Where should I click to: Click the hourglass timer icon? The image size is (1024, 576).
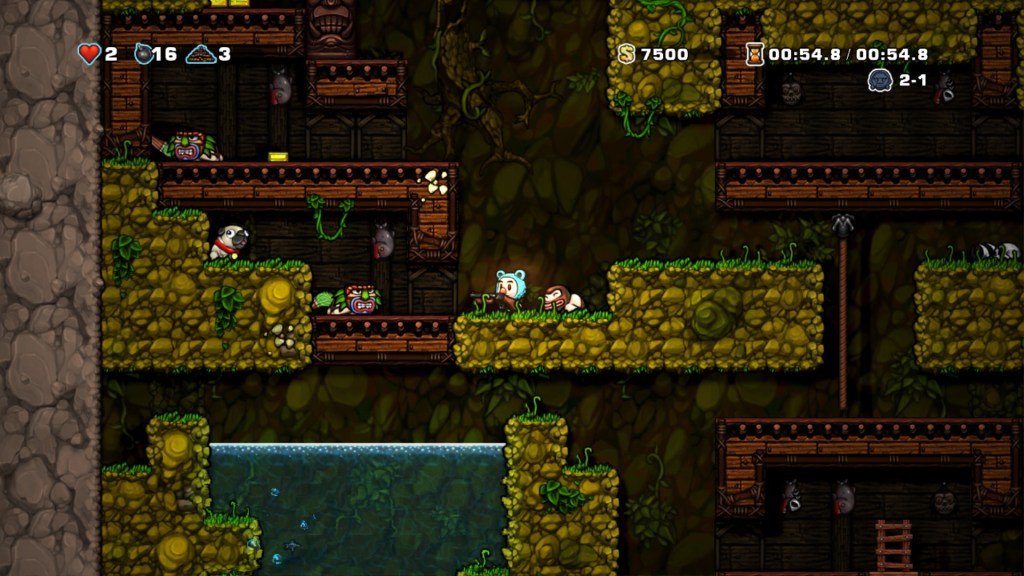pos(754,54)
